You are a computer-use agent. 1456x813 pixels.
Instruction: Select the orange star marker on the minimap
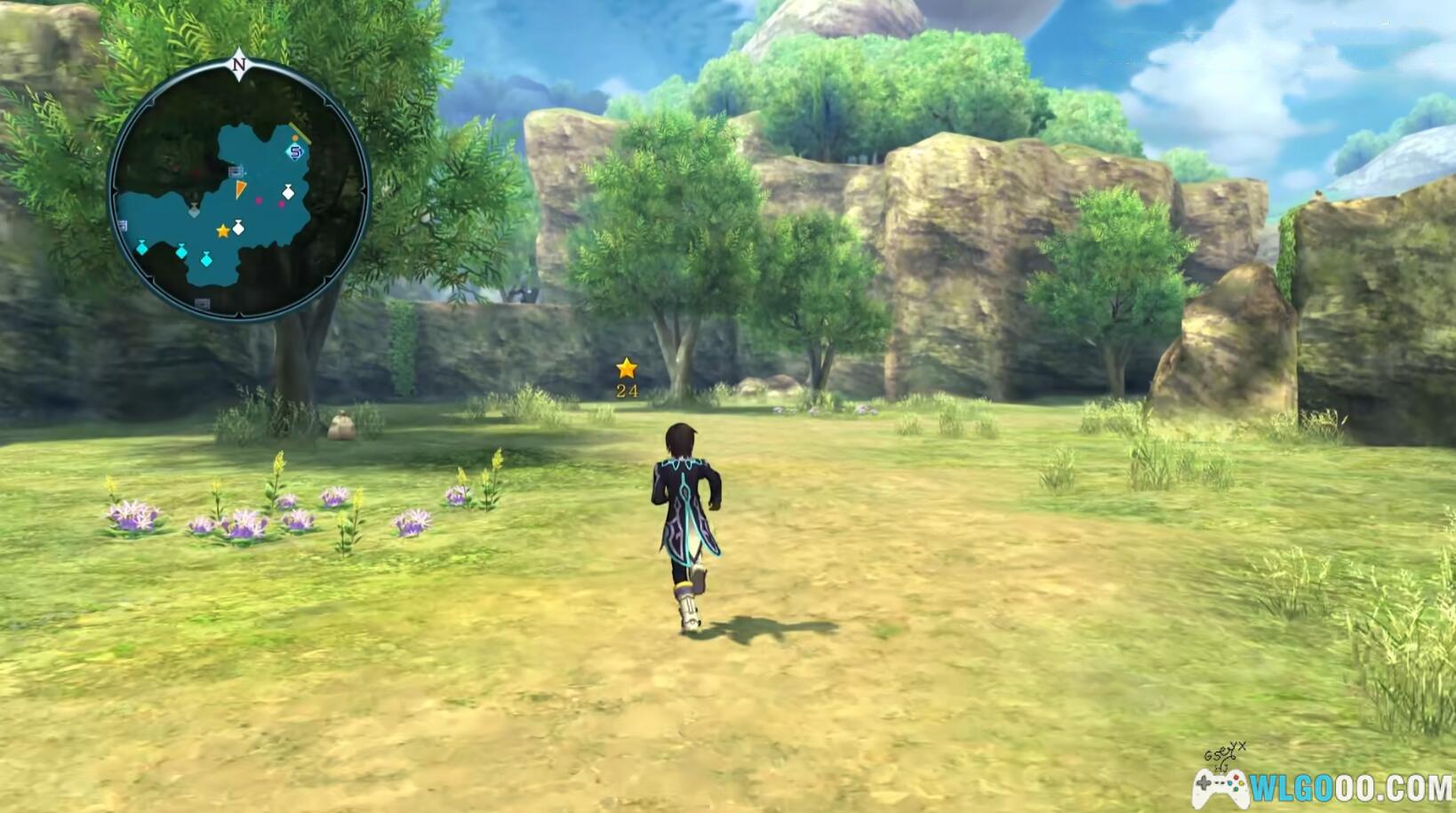tap(223, 231)
